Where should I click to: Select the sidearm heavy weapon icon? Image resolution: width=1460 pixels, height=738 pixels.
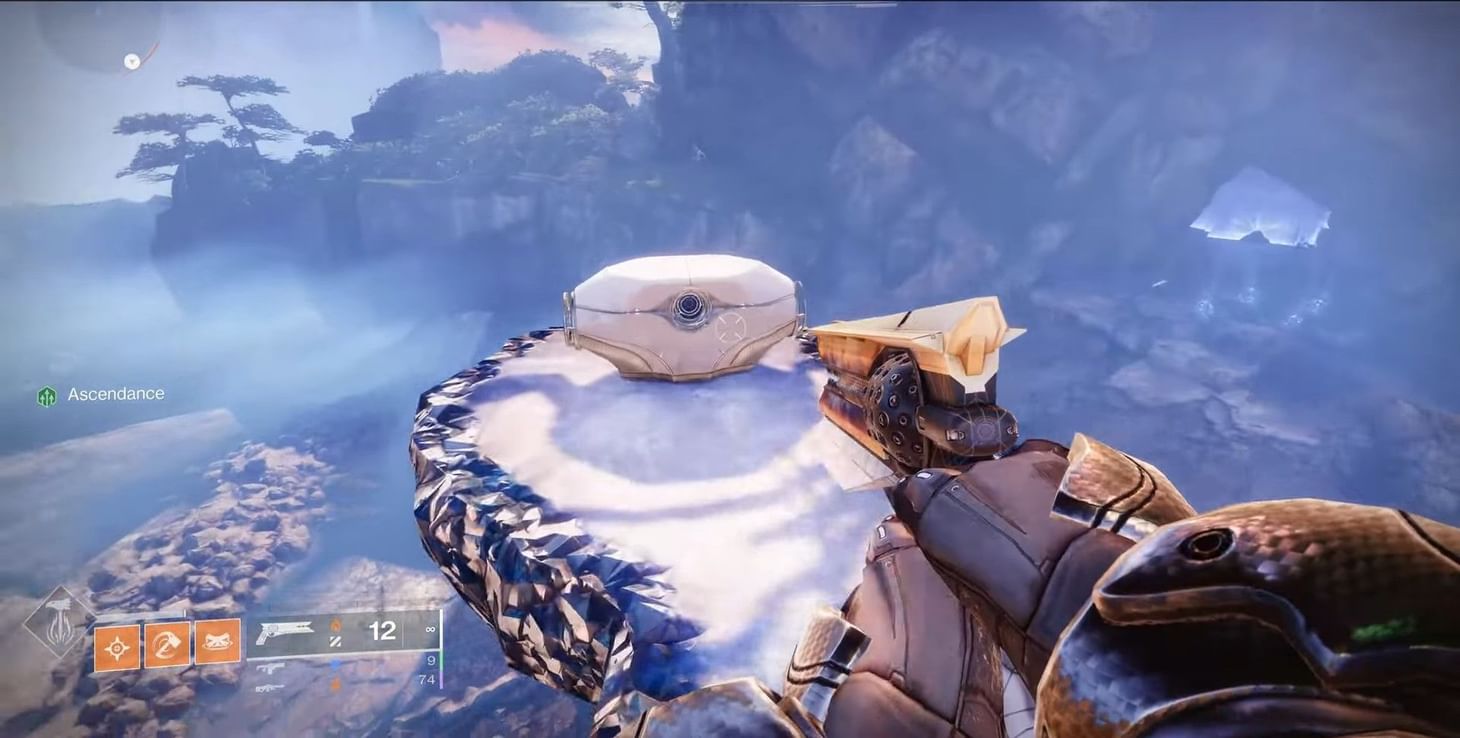click(268, 687)
